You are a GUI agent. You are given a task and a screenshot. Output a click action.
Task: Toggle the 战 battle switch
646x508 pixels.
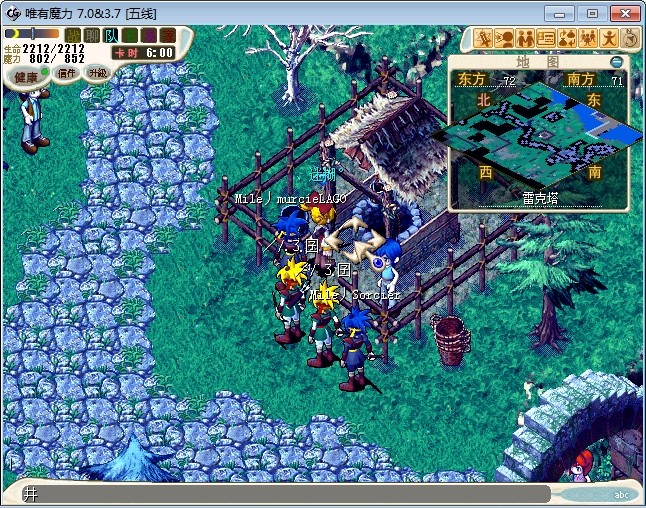tap(73, 36)
